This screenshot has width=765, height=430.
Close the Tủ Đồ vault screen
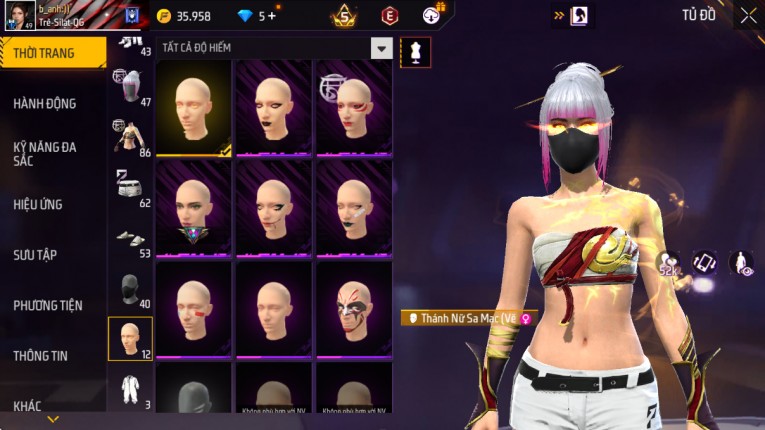(748, 15)
